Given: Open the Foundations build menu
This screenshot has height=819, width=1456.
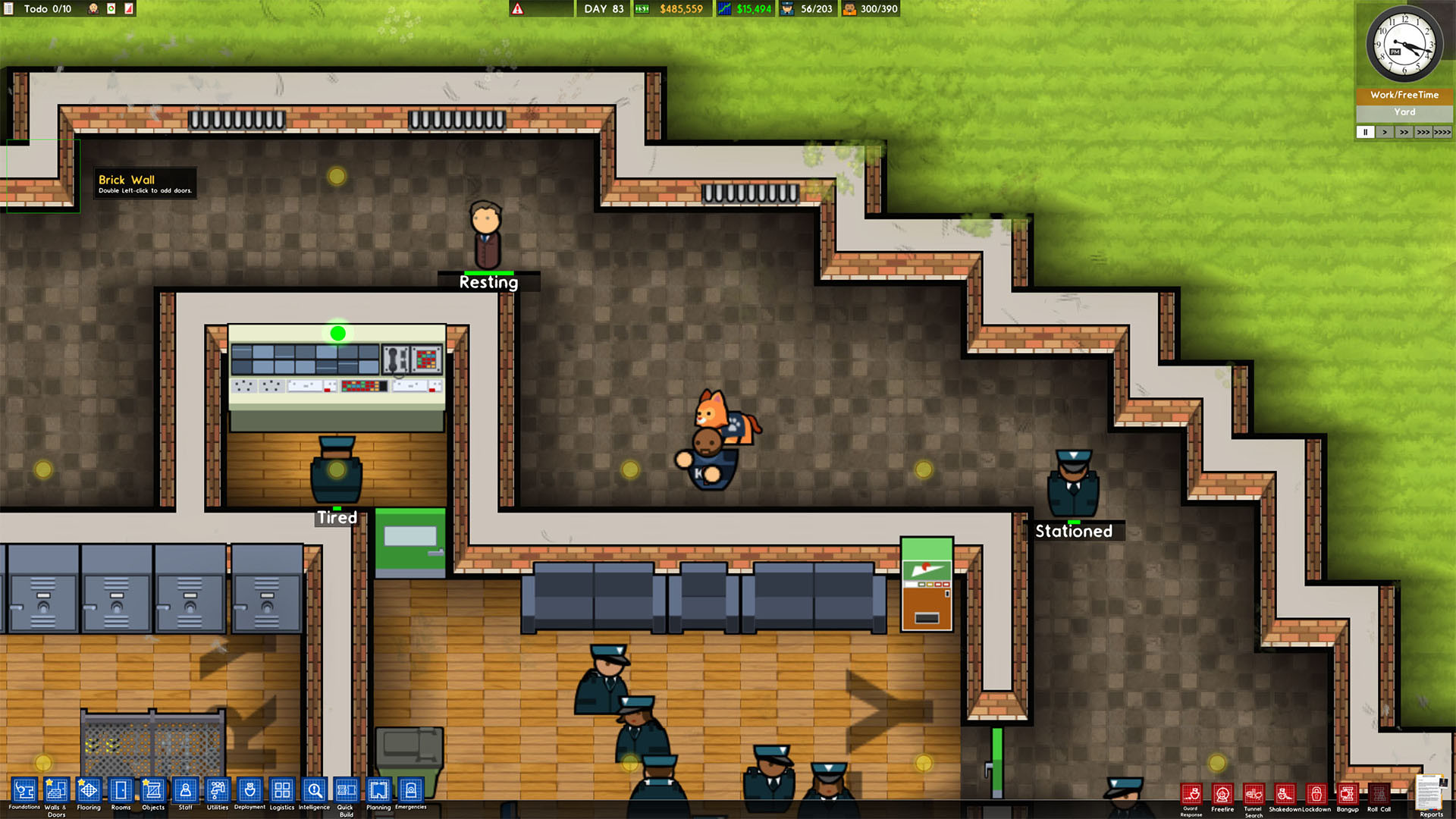Looking at the screenshot, I should pyautogui.click(x=24, y=792).
